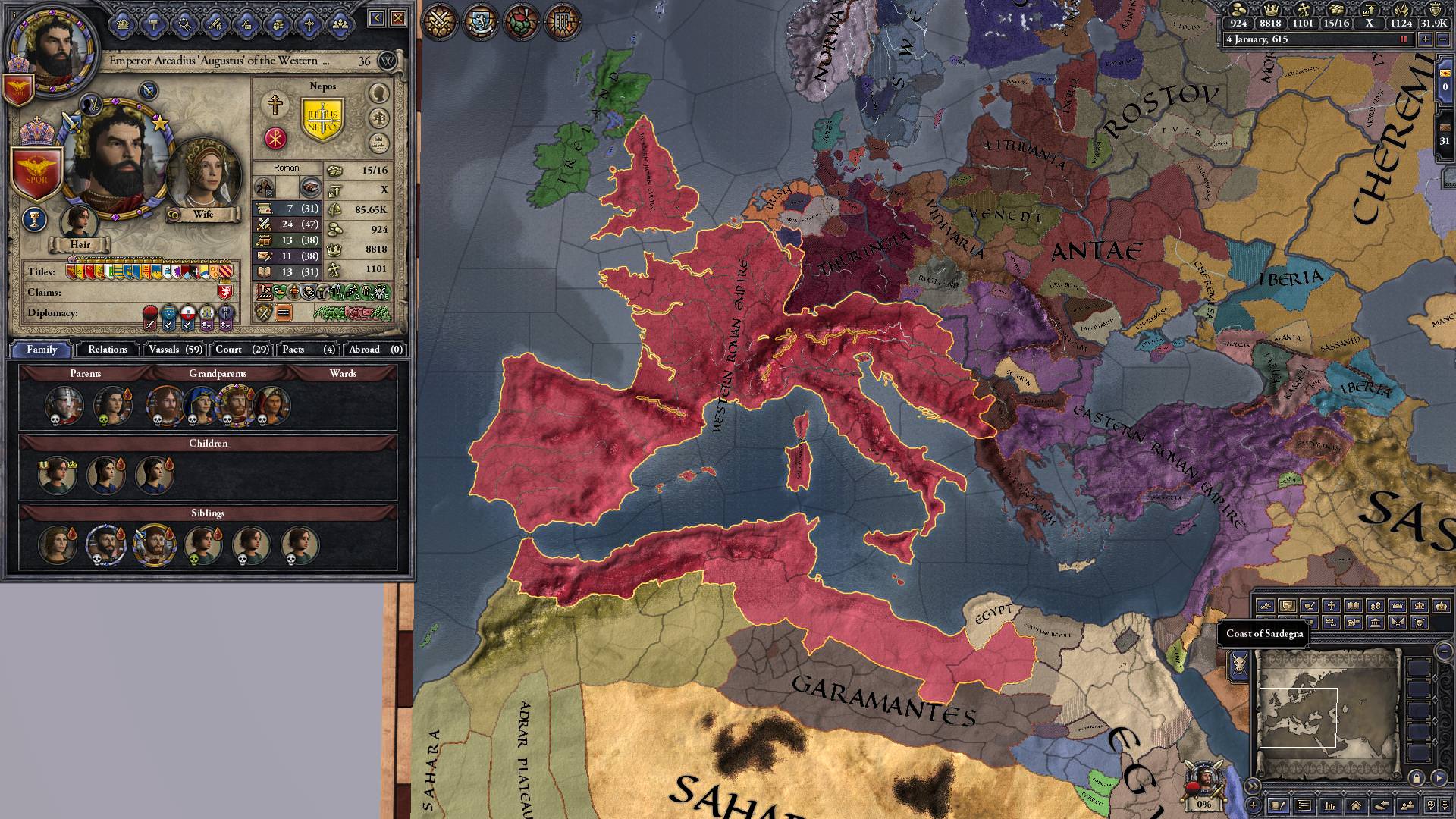Switch to terrain map mode
This screenshot has width=1456, height=819.
[x=1267, y=605]
